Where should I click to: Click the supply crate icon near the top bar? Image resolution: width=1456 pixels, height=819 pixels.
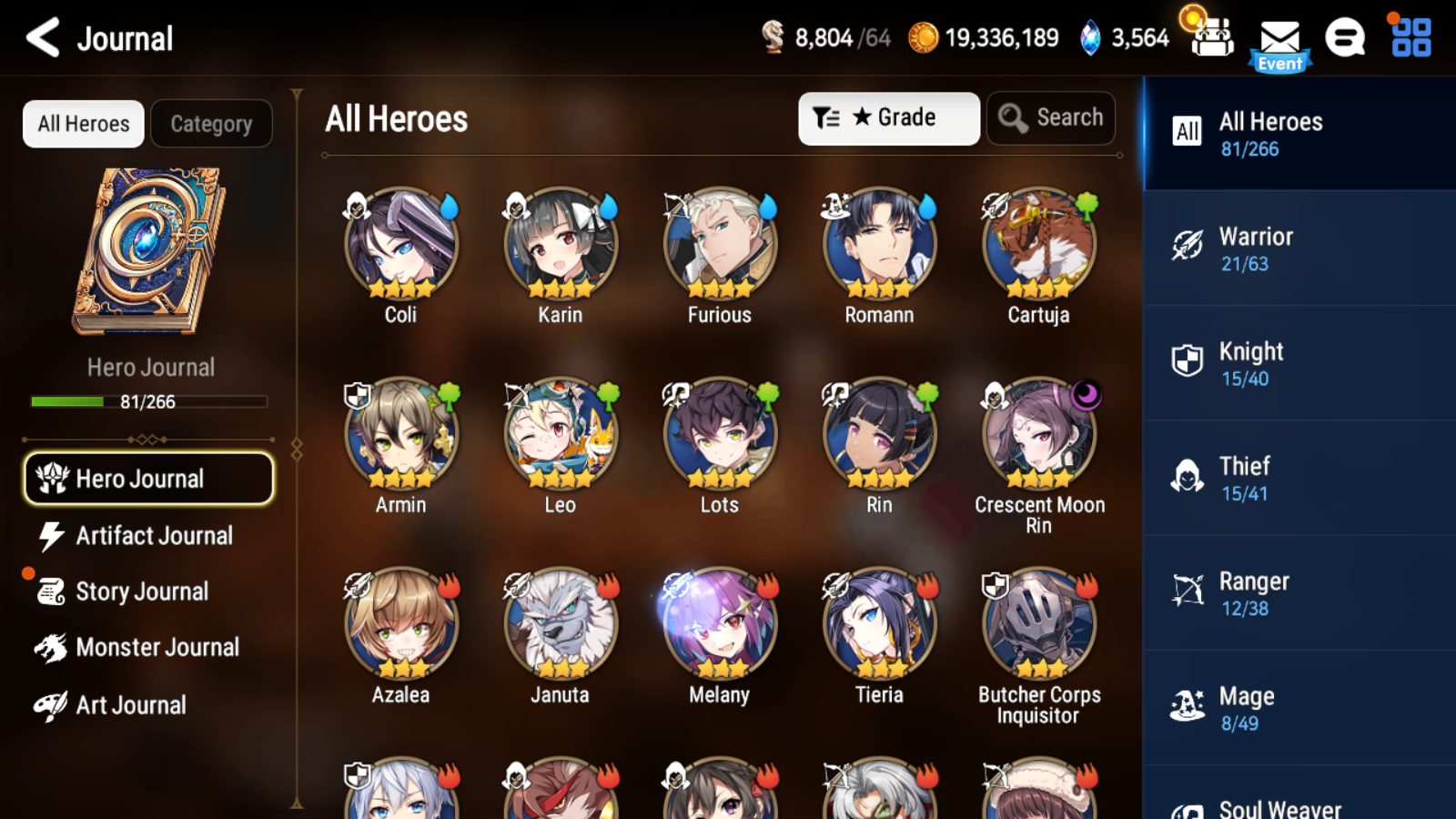tap(1211, 38)
